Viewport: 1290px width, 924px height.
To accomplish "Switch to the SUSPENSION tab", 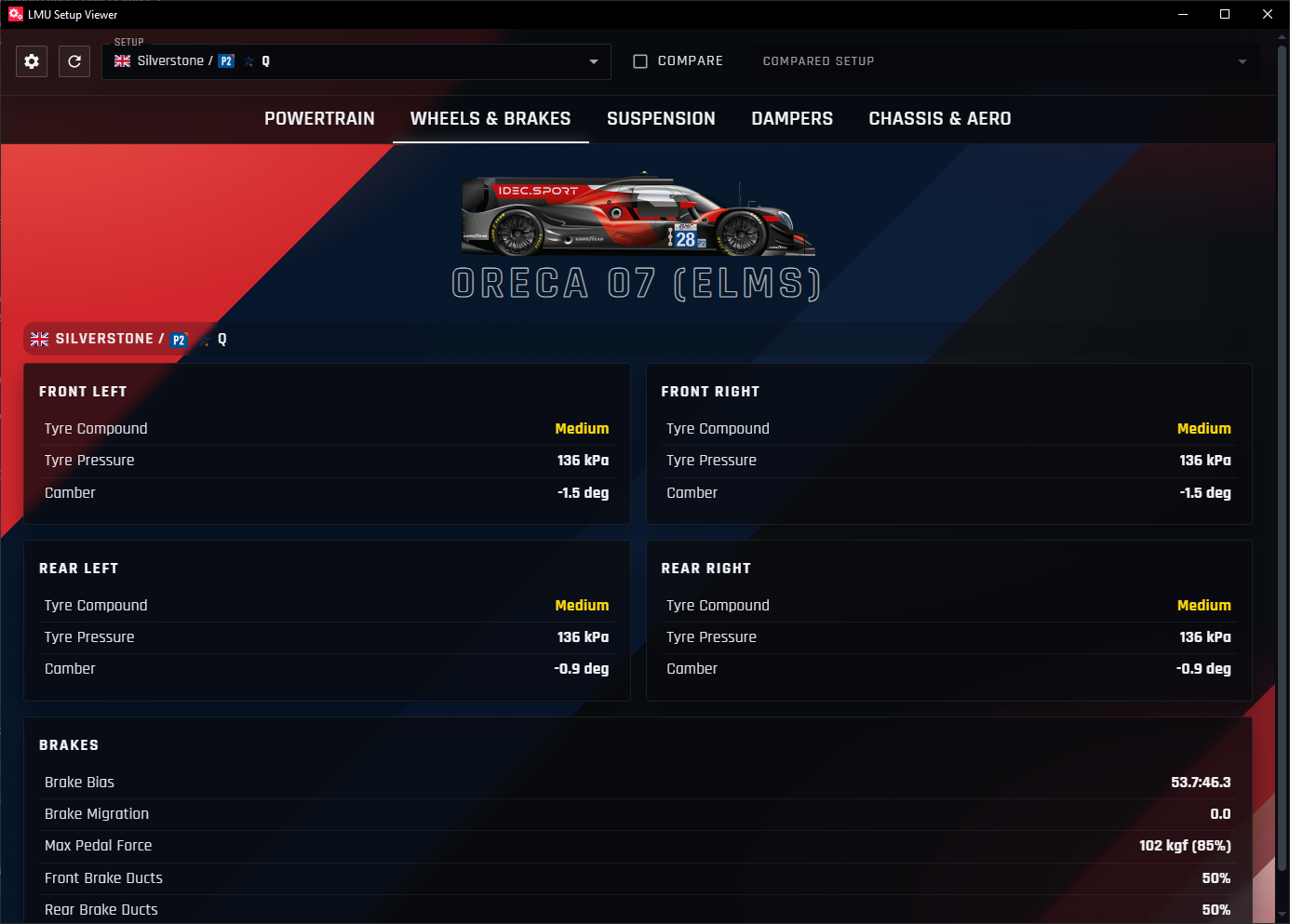I will click(661, 119).
